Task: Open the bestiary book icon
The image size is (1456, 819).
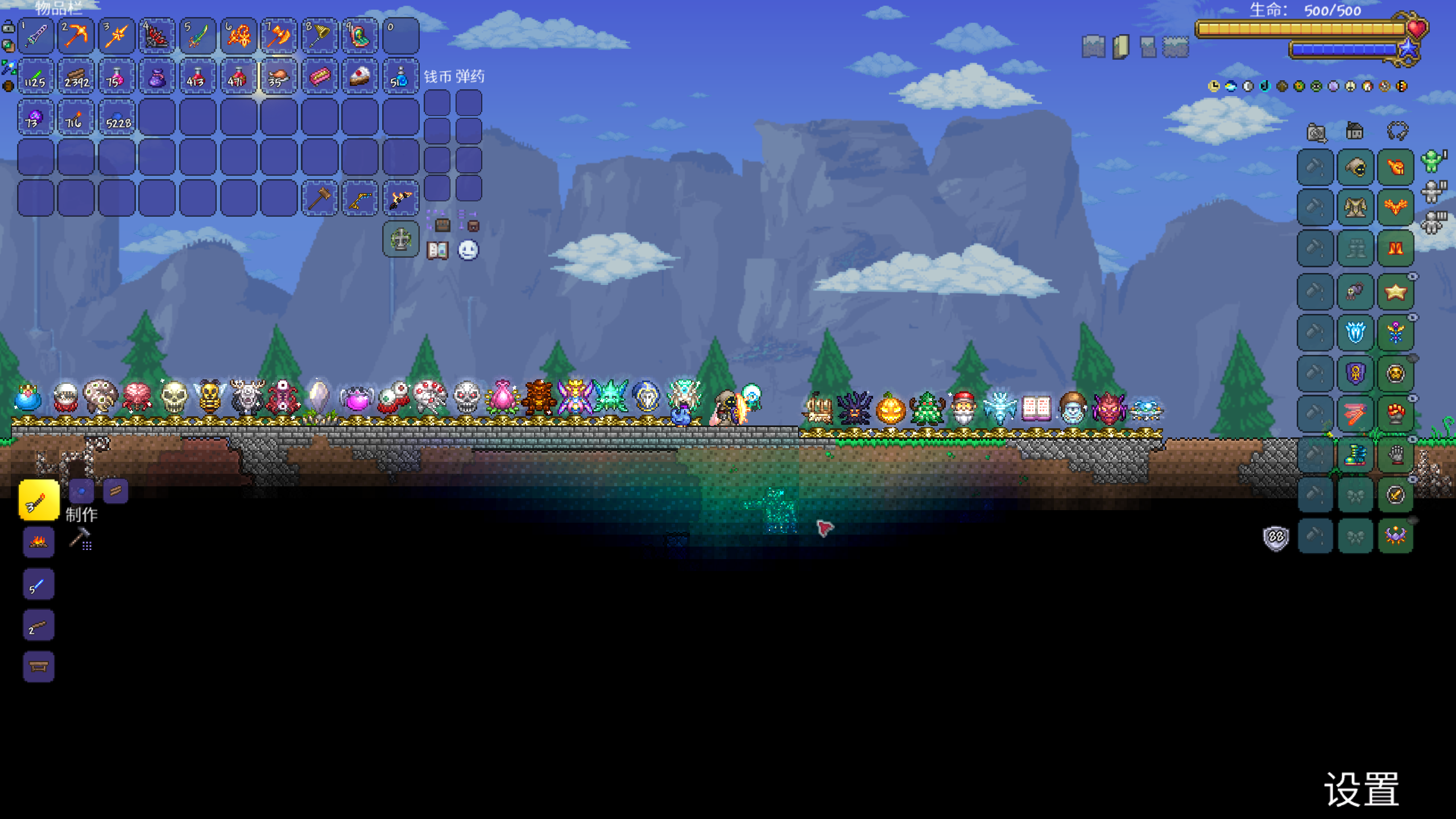Action: 438,250
